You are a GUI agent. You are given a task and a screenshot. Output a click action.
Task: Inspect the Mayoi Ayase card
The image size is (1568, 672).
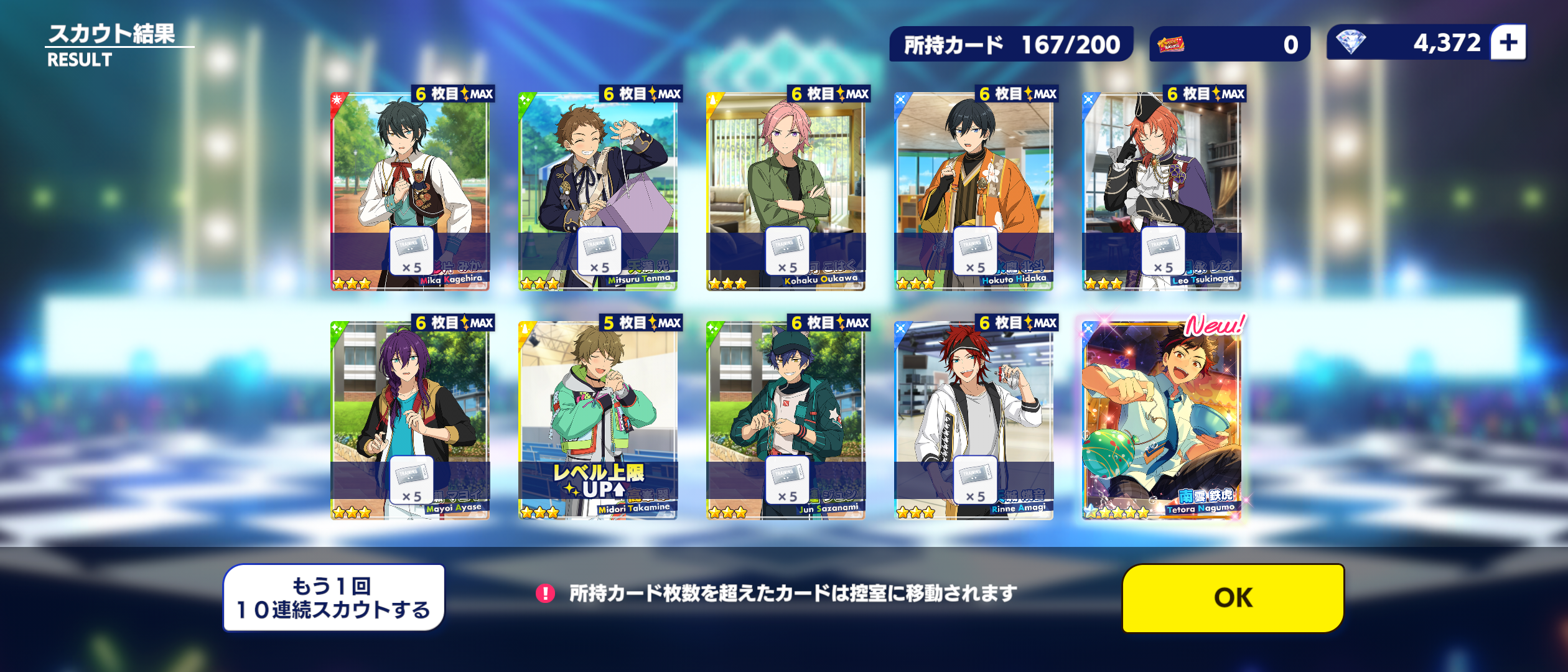pos(410,420)
